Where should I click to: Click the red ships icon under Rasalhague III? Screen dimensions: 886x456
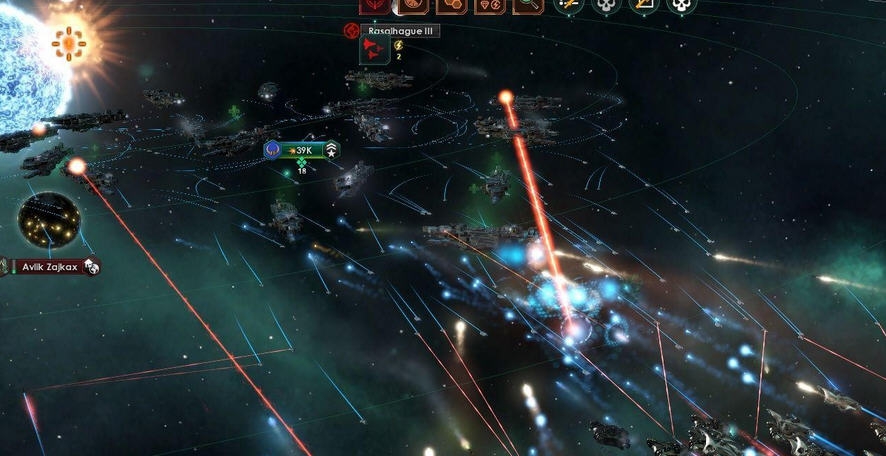375,49
